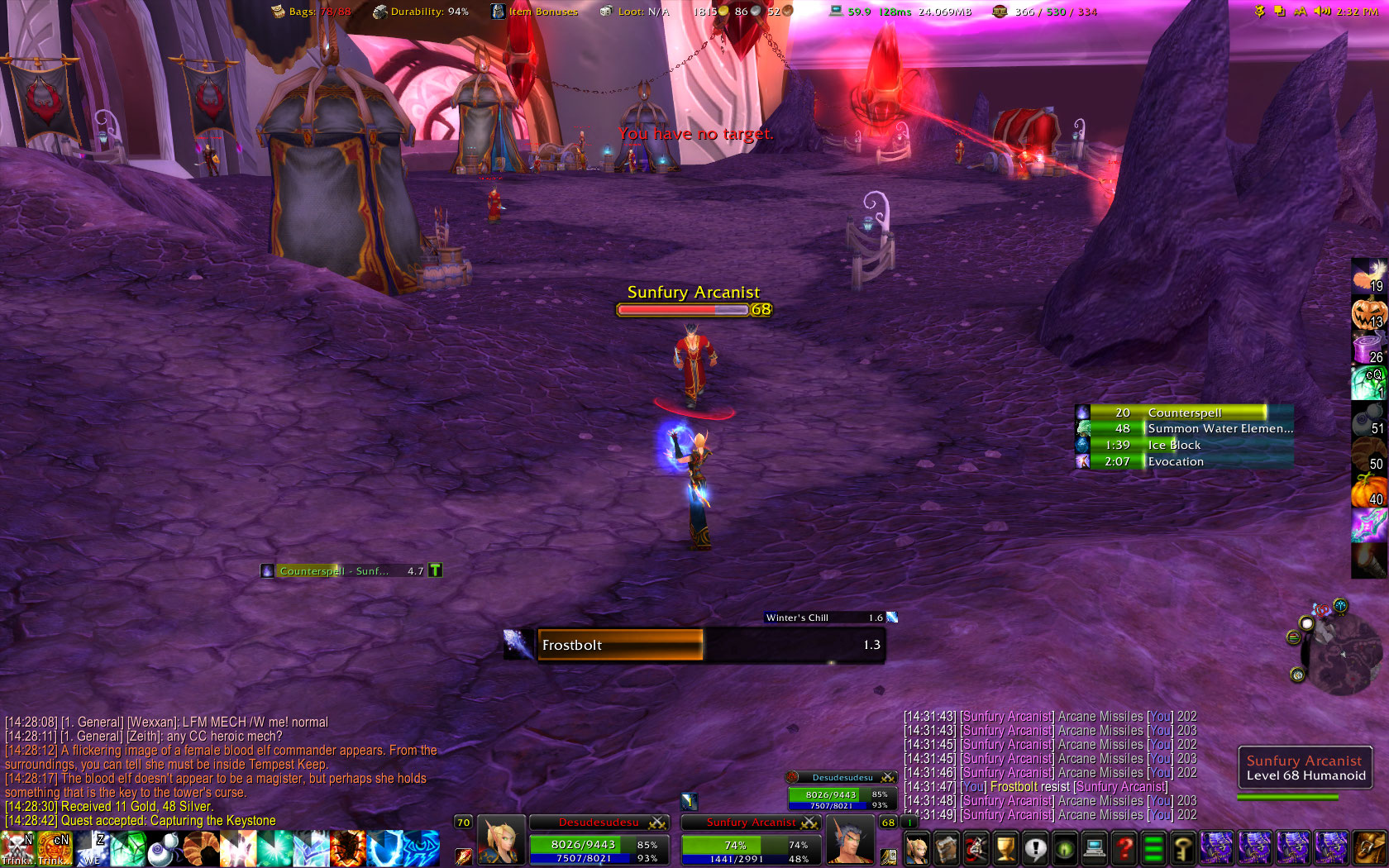Open the golden keyring button

pyautogui.click(x=1184, y=849)
